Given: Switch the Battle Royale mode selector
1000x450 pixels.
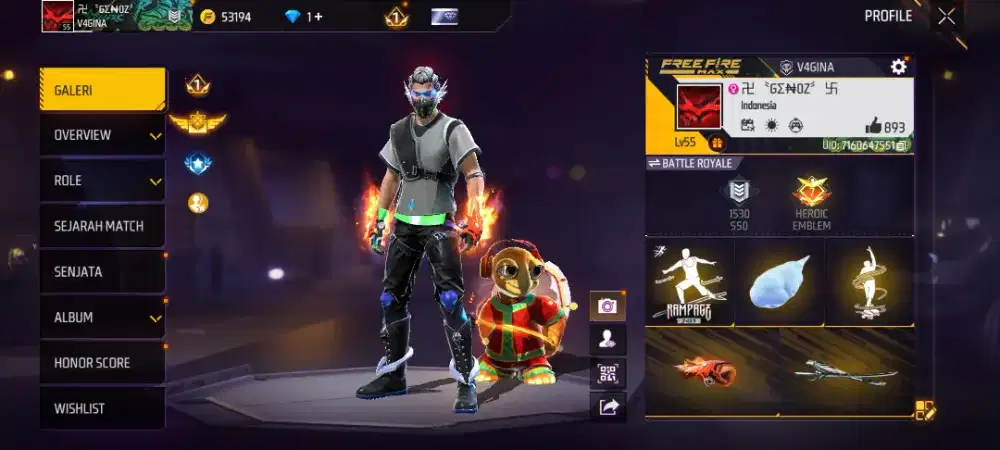Looking at the screenshot, I should 690,163.
